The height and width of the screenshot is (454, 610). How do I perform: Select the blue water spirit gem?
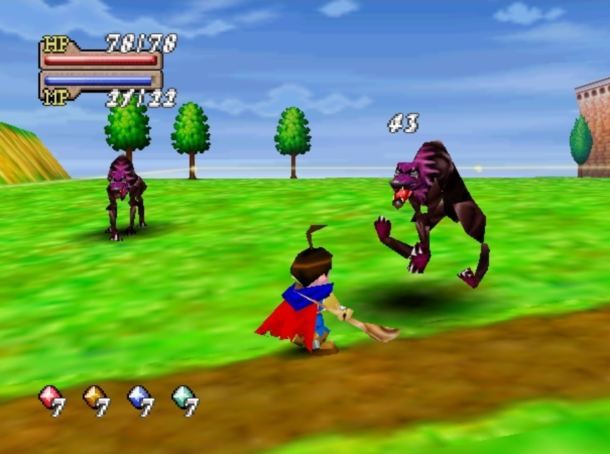139,397
